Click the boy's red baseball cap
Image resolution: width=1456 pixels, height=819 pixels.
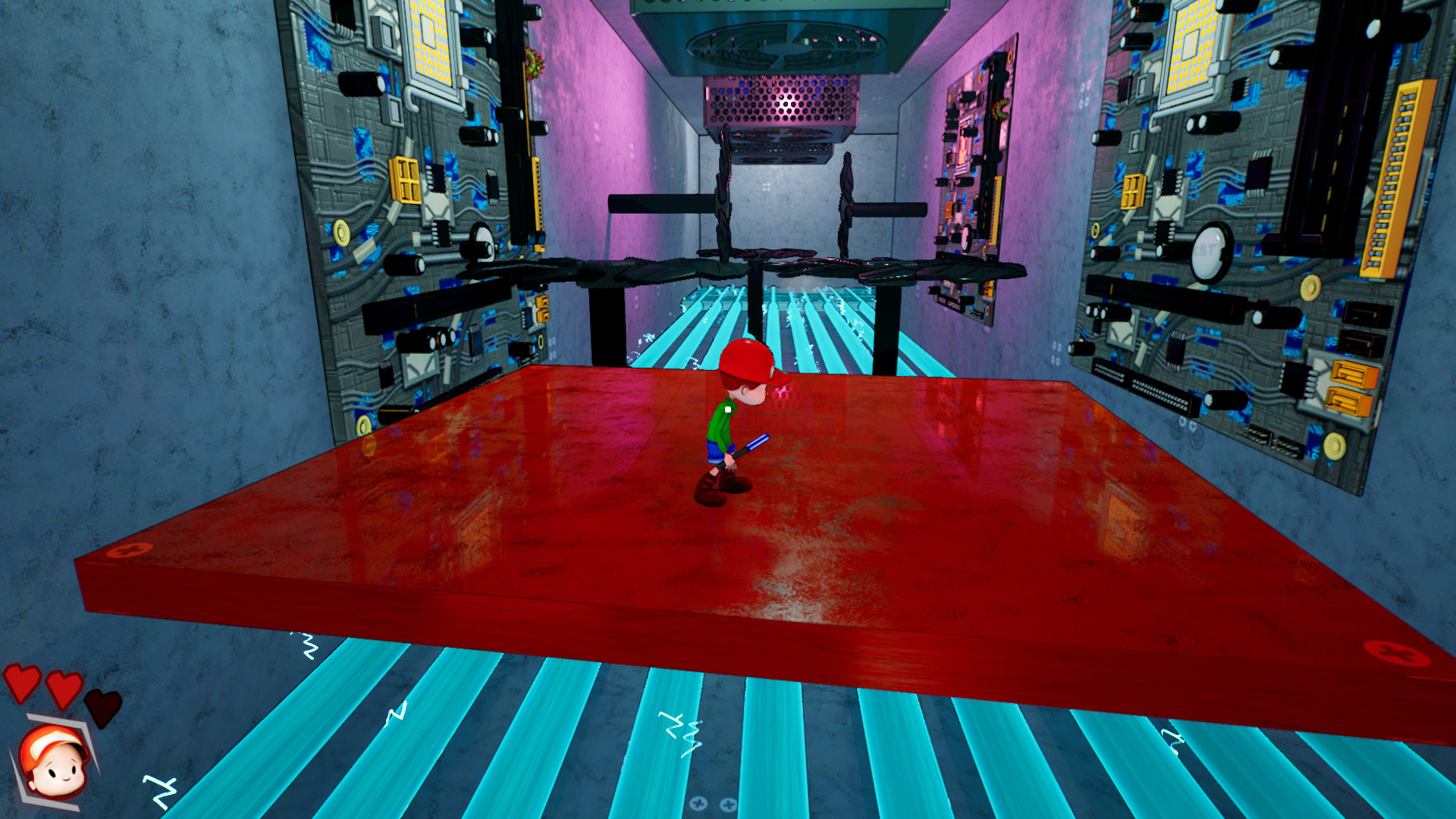745,362
